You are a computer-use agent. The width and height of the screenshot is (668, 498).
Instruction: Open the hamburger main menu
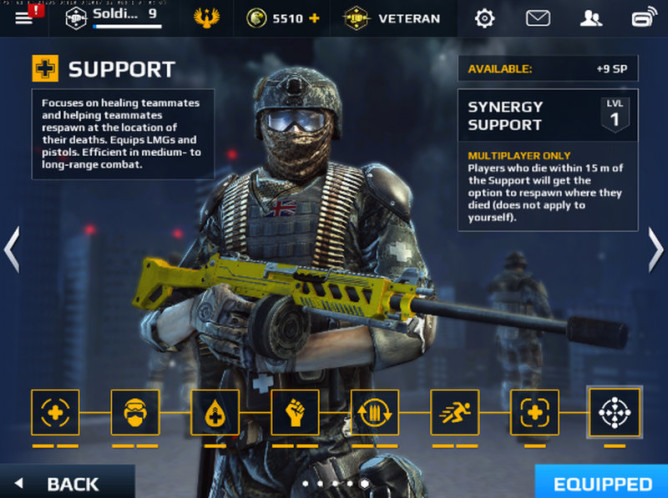(23, 18)
